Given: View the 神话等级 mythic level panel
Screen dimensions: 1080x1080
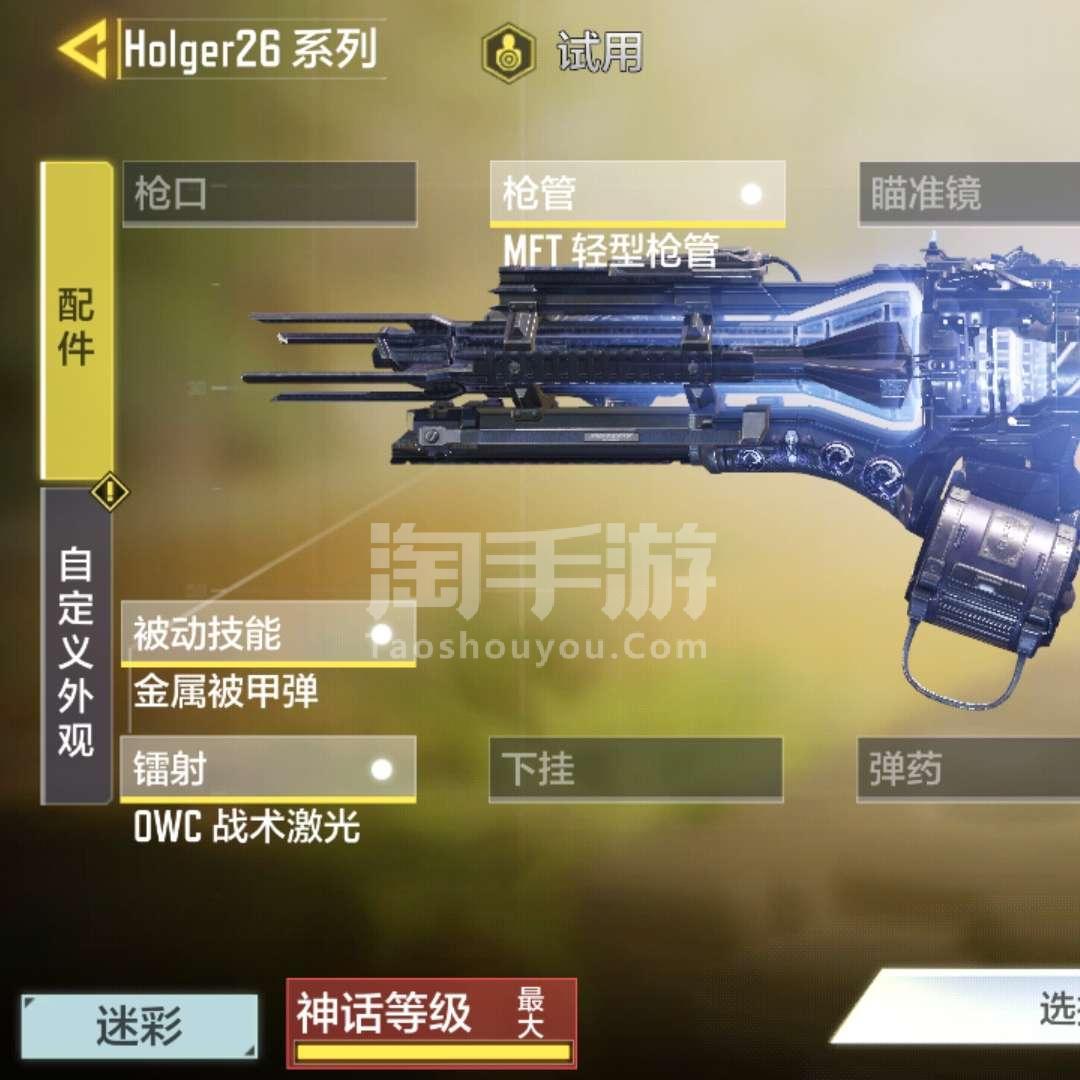Looking at the screenshot, I should [431, 1021].
